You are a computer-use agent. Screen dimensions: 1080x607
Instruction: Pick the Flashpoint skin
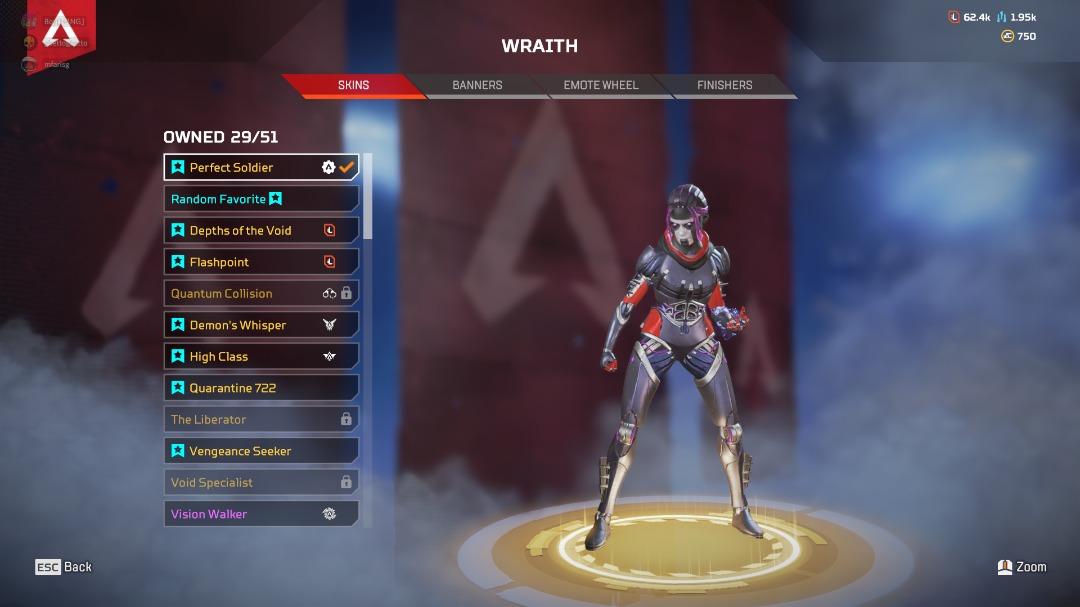pyautogui.click(x=261, y=262)
